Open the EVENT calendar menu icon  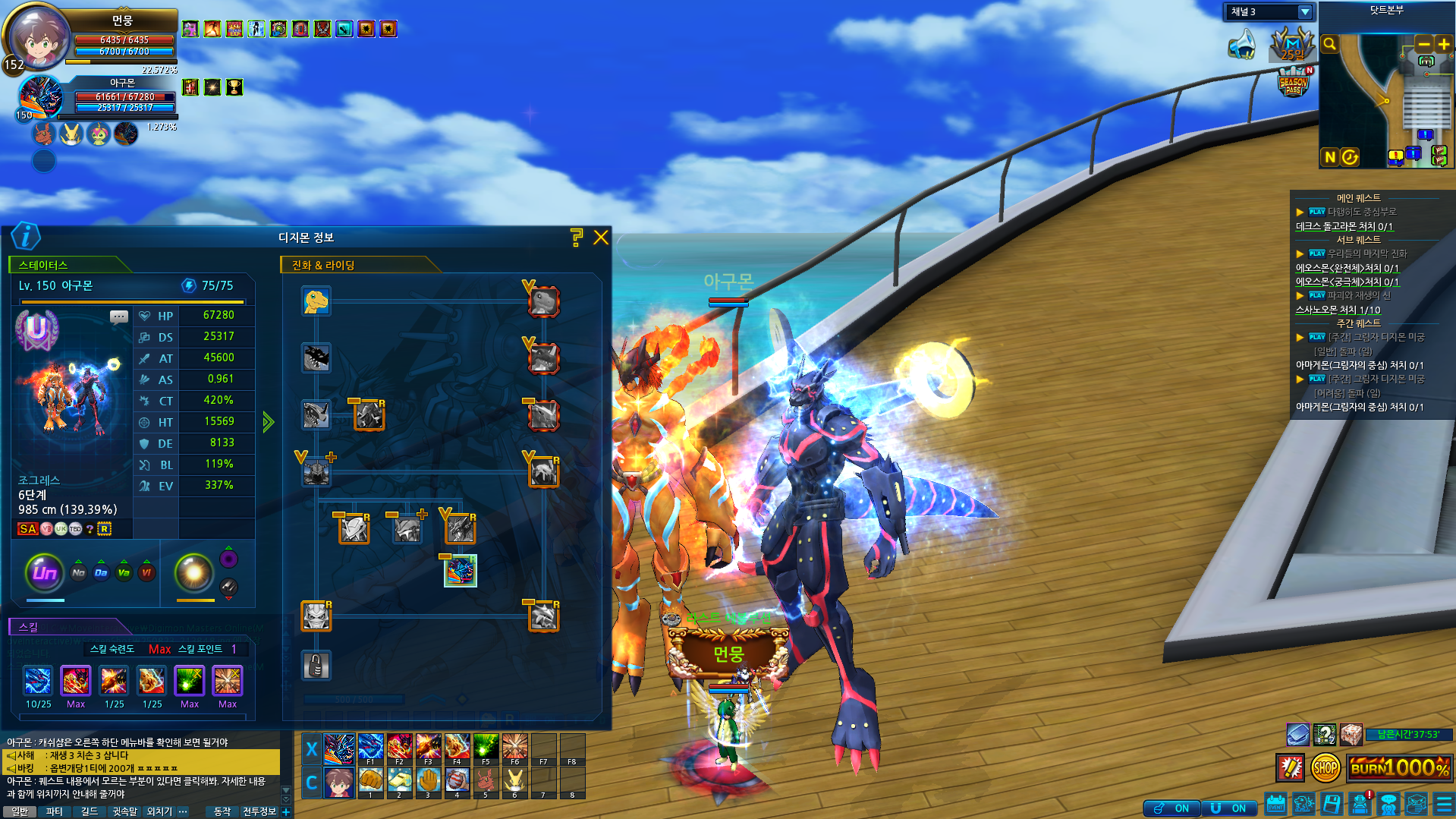tap(1275, 803)
